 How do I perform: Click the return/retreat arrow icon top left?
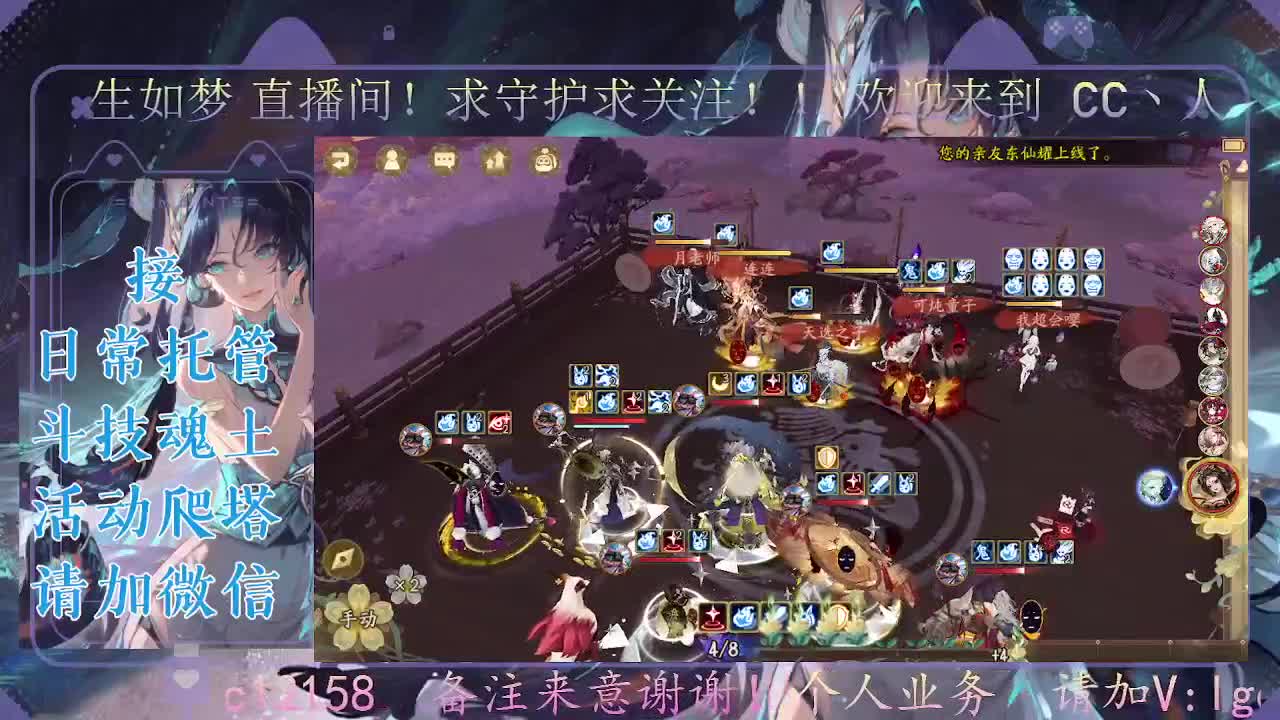341,160
